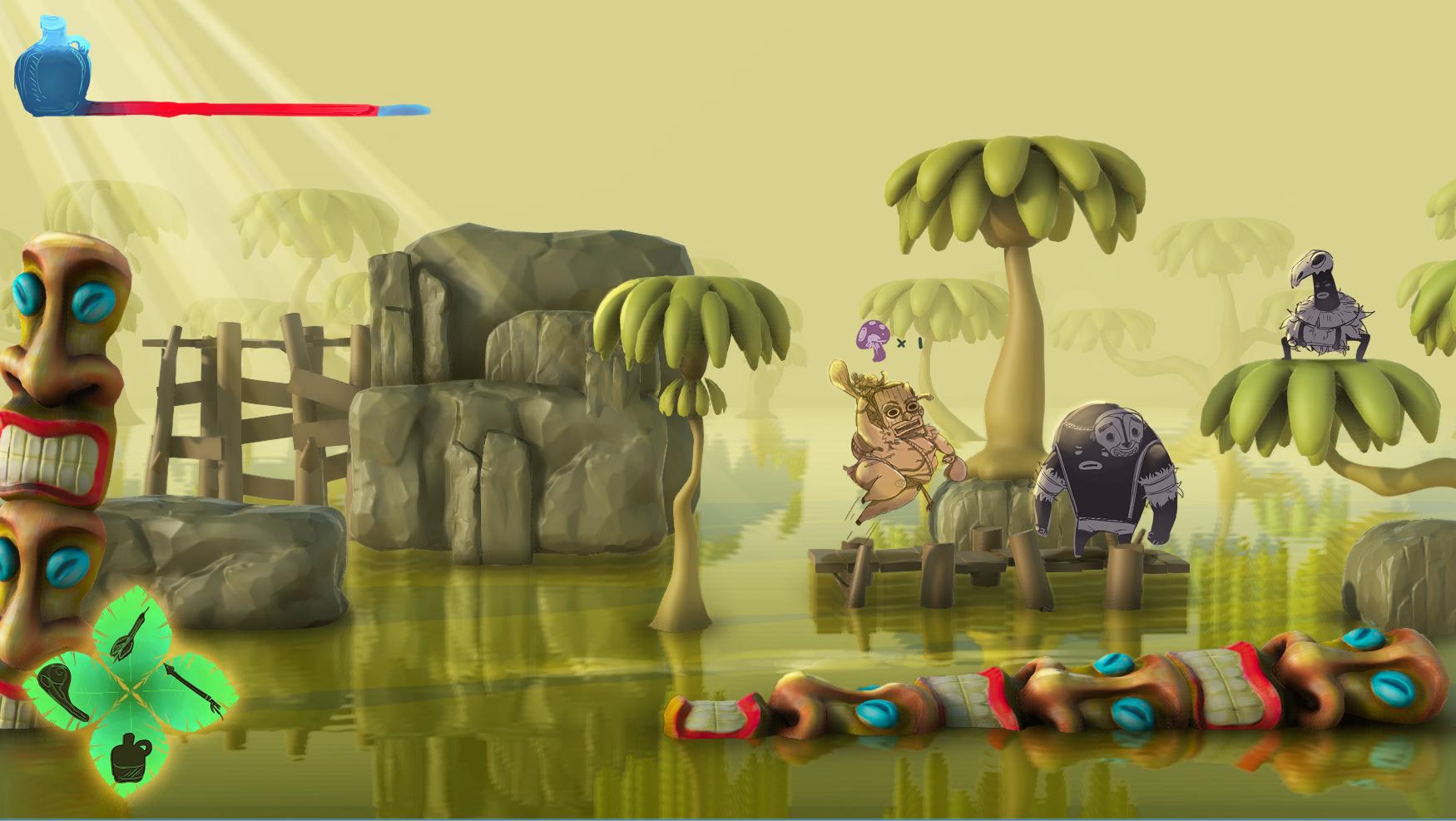Click the purple mushroom counter icon
1456x821 pixels.
click(x=873, y=339)
